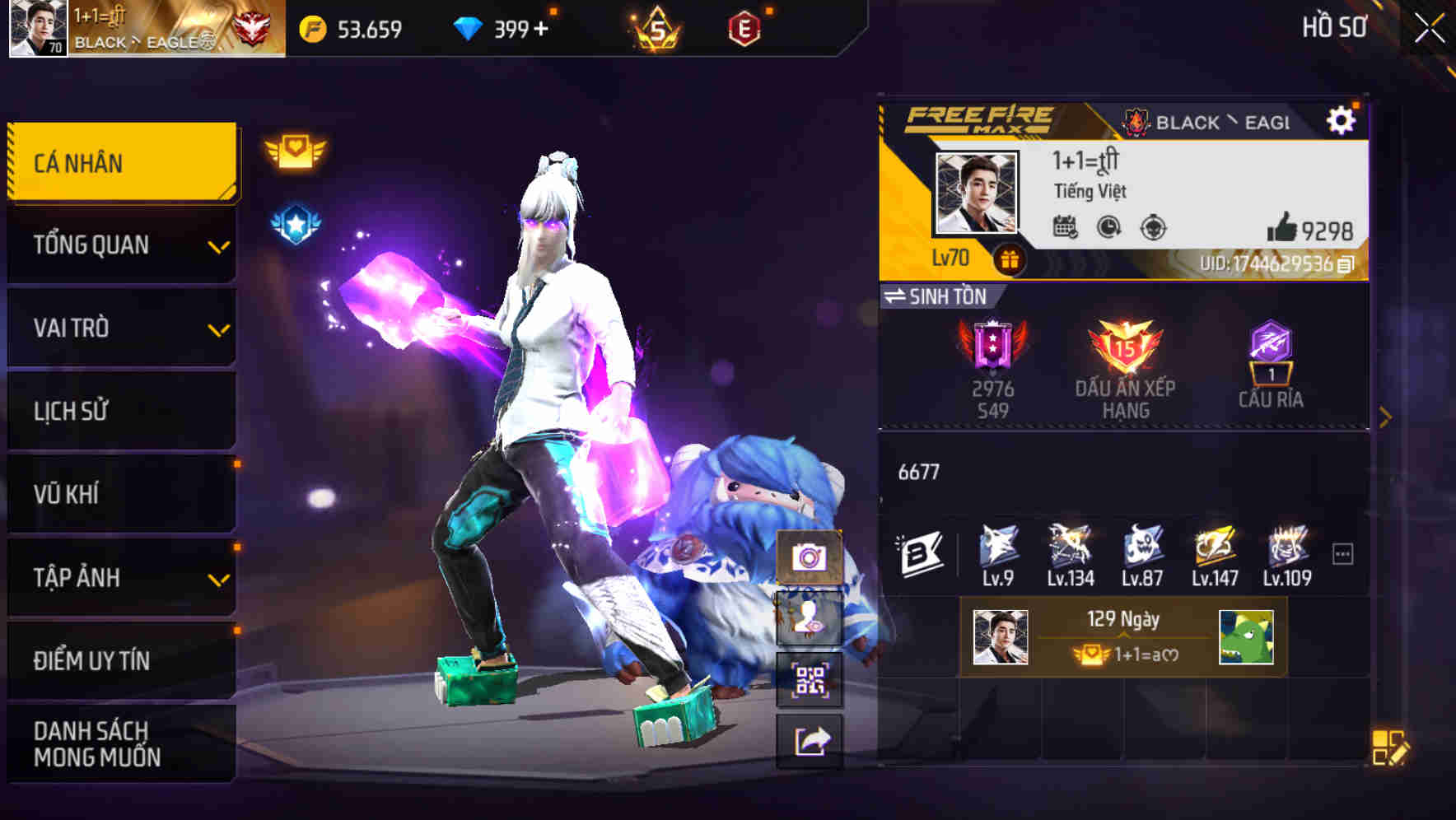
Task: Open the QR code icon
Action: (x=811, y=678)
